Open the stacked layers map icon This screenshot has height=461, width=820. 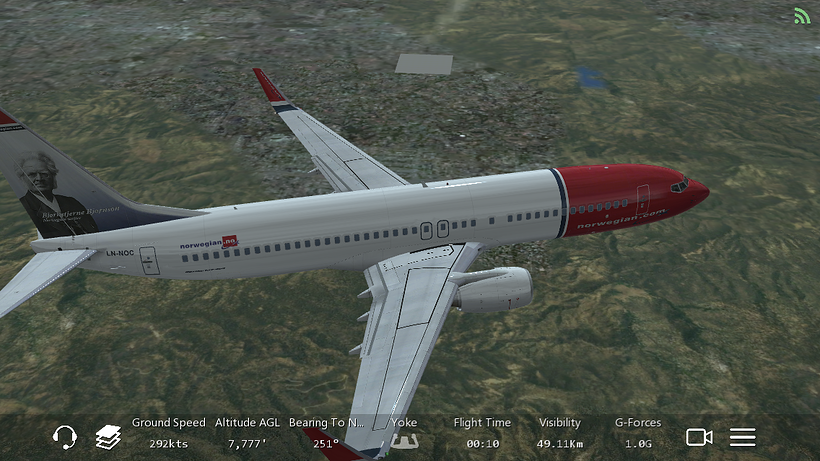click(108, 437)
